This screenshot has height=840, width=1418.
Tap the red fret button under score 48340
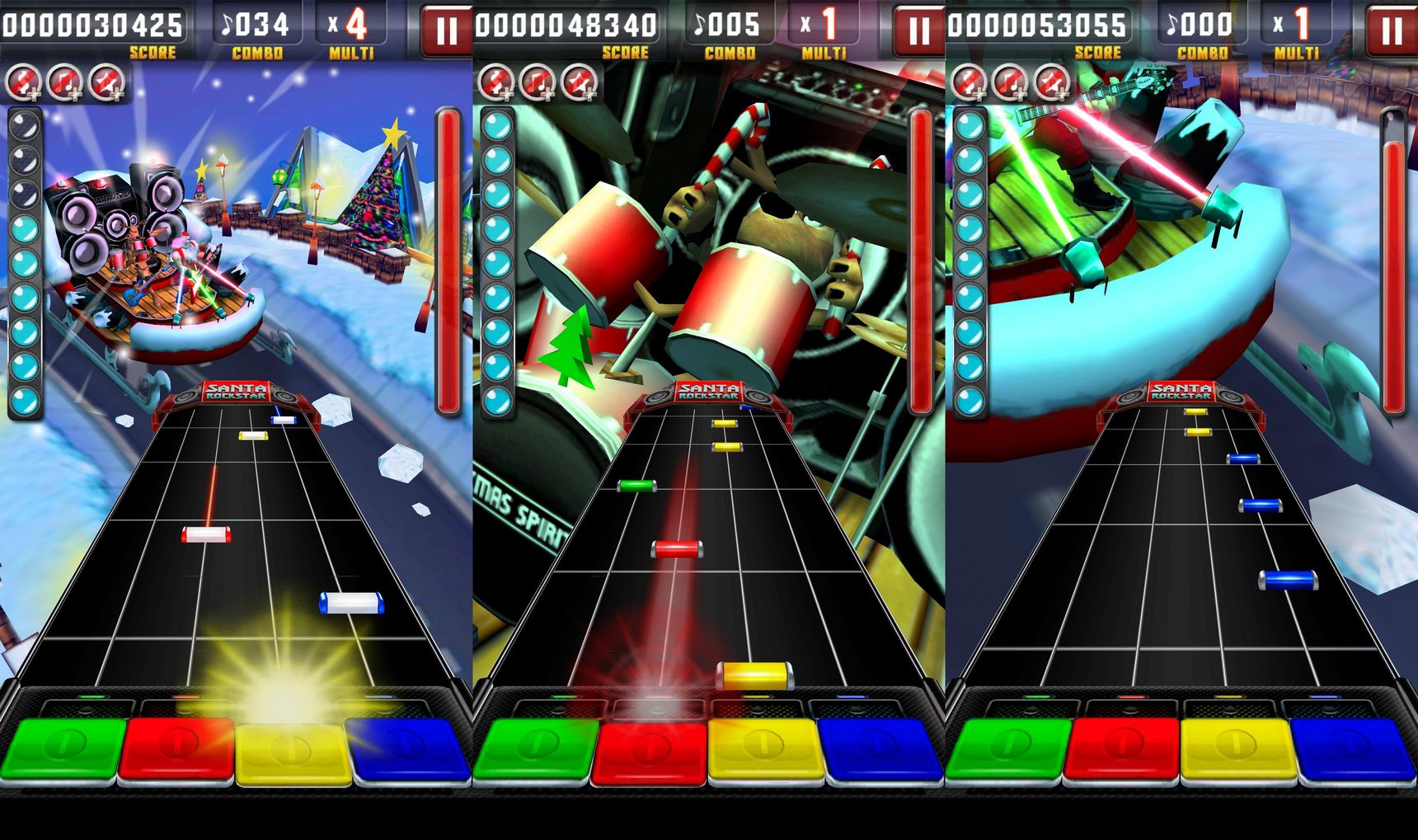click(x=650, y=752)
